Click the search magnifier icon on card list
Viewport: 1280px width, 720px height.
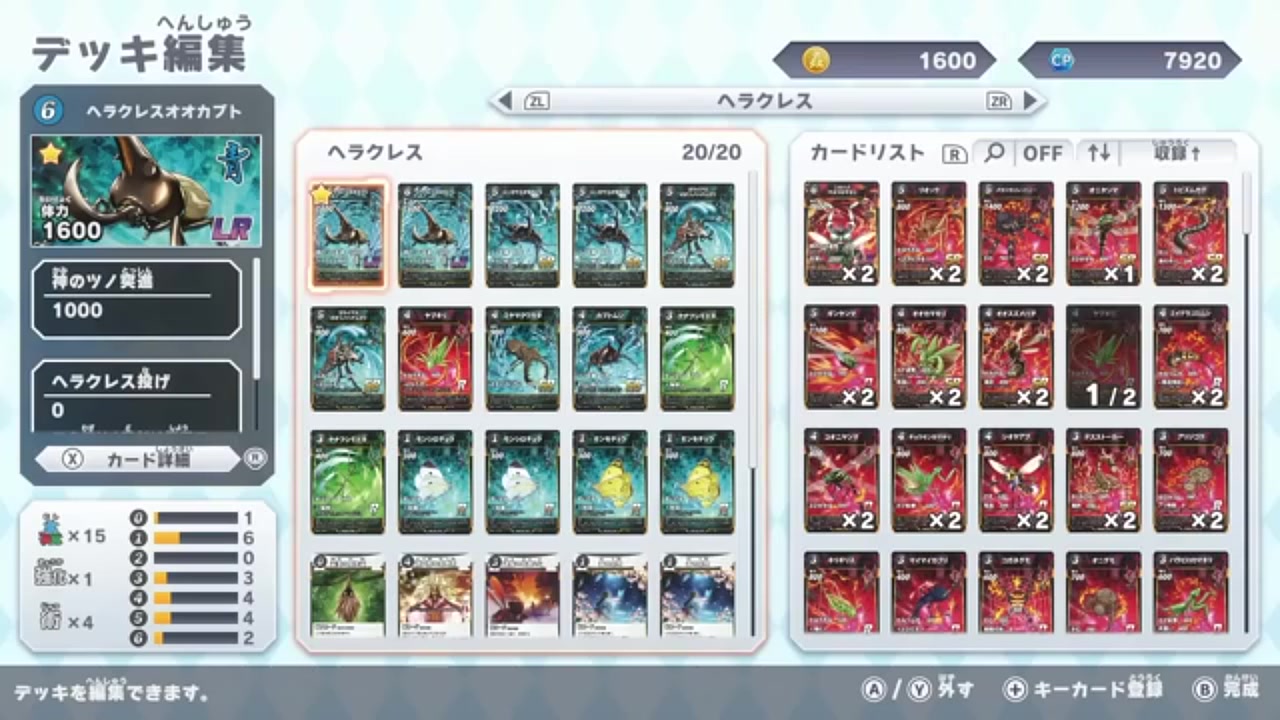996,154
